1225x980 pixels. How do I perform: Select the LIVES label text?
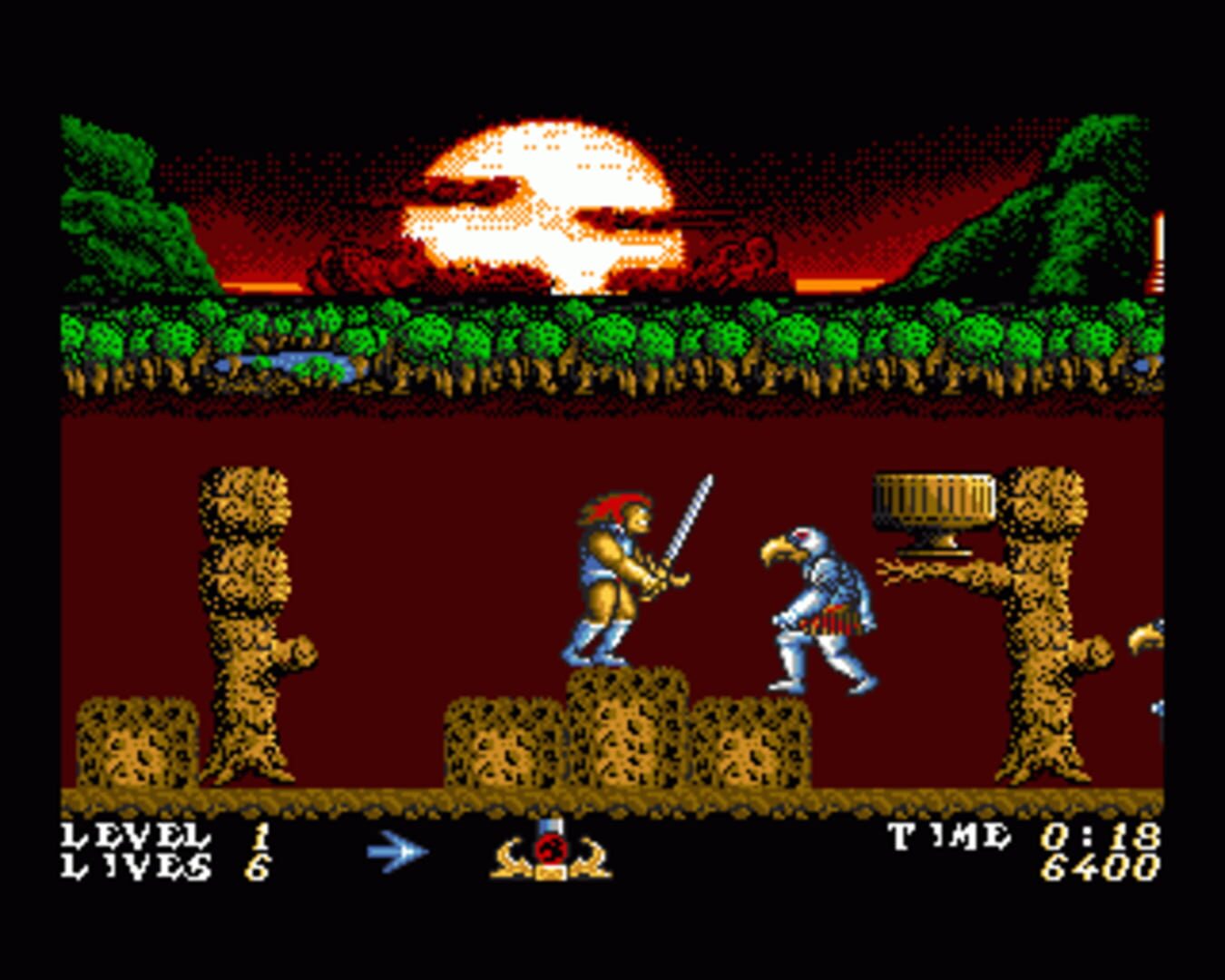tap(136, 868)
